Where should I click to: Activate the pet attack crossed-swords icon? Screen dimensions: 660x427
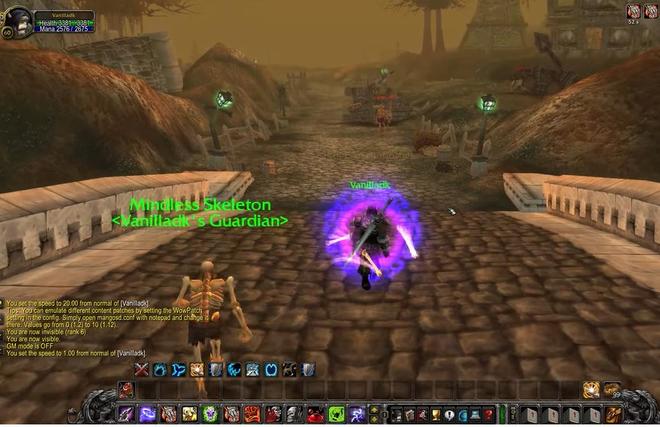point(141,370)
